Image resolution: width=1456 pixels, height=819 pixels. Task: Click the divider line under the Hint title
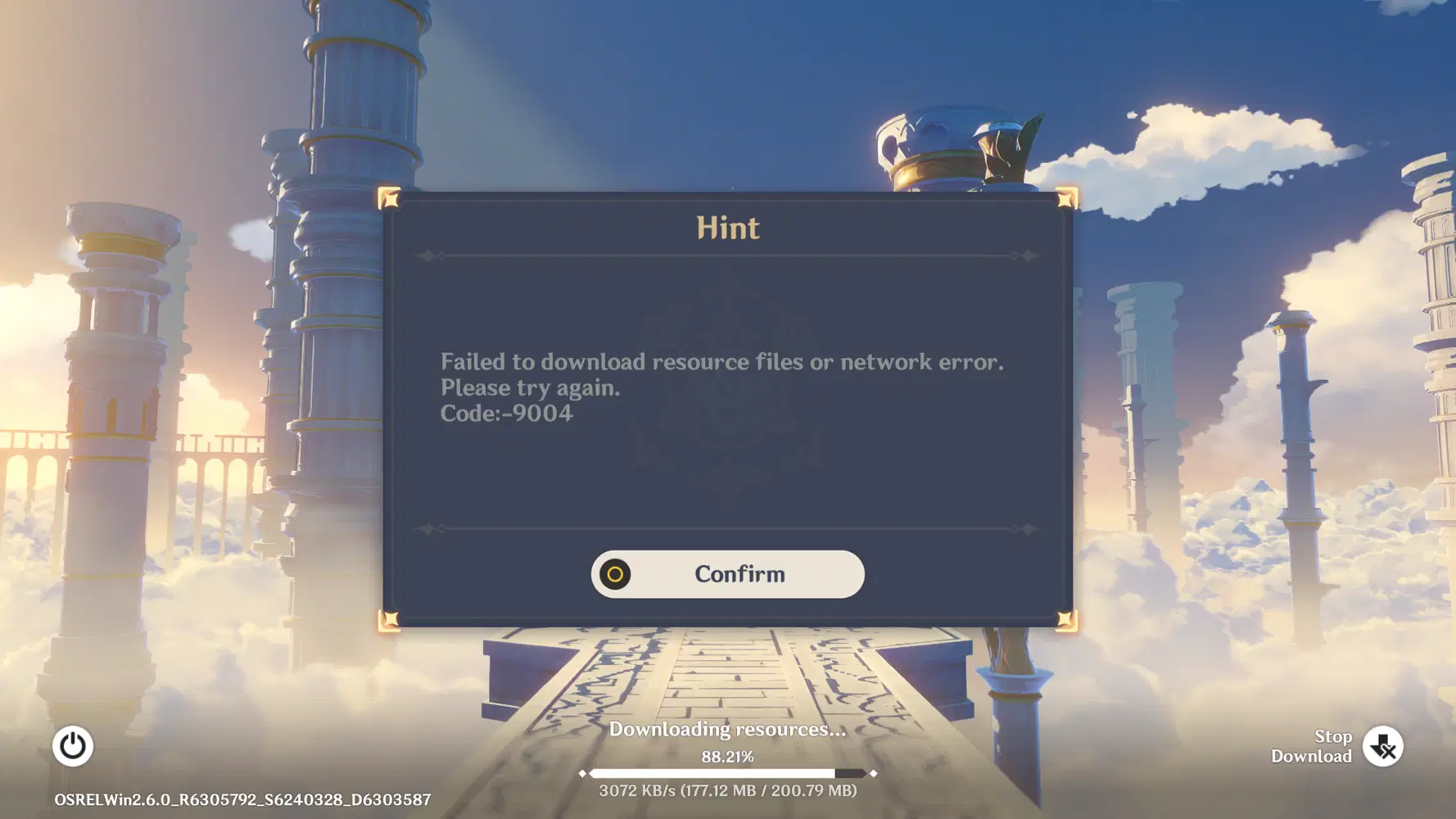click(x=727, y=255)
